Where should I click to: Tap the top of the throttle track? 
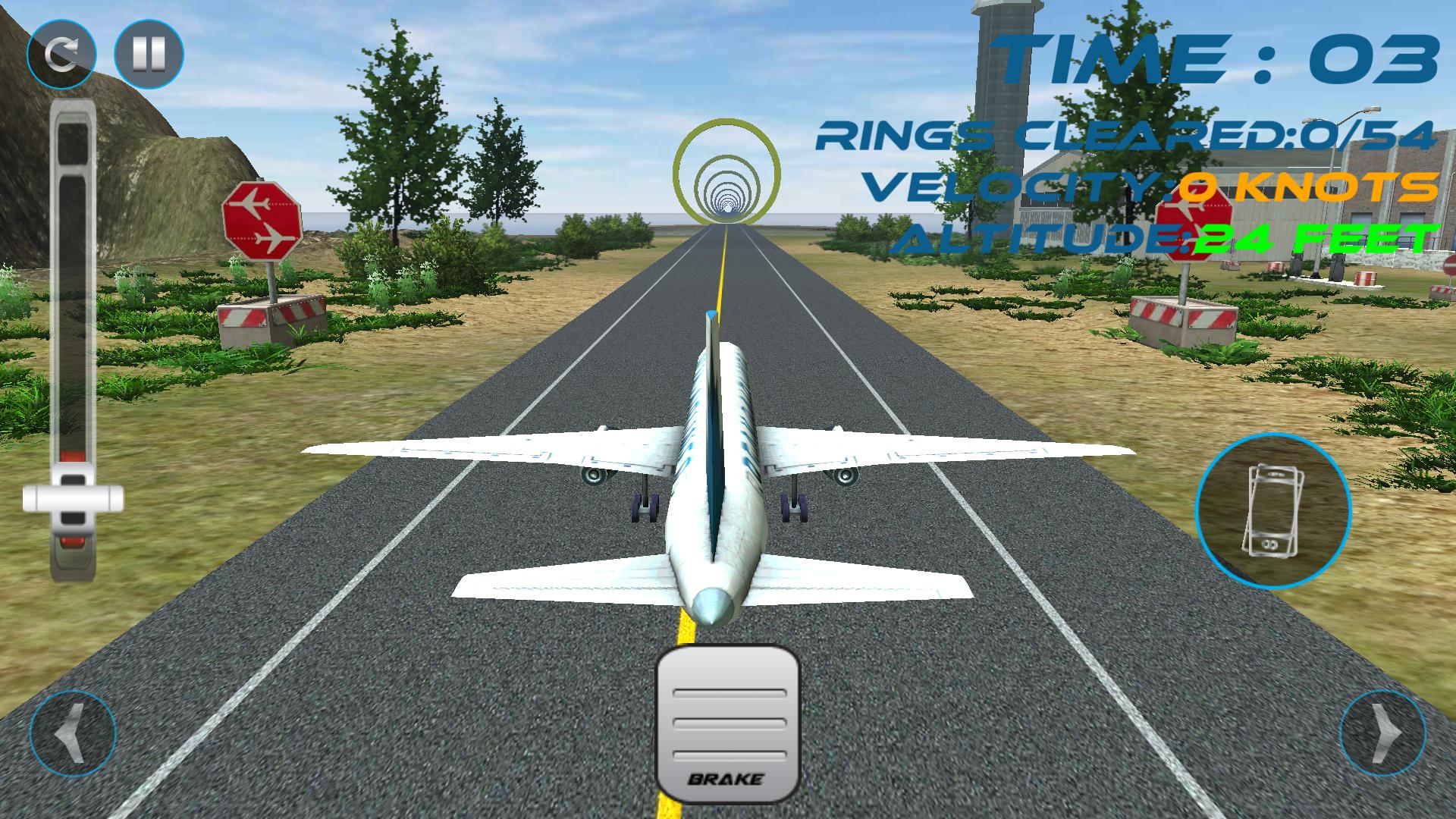click(x=72, y=136)
